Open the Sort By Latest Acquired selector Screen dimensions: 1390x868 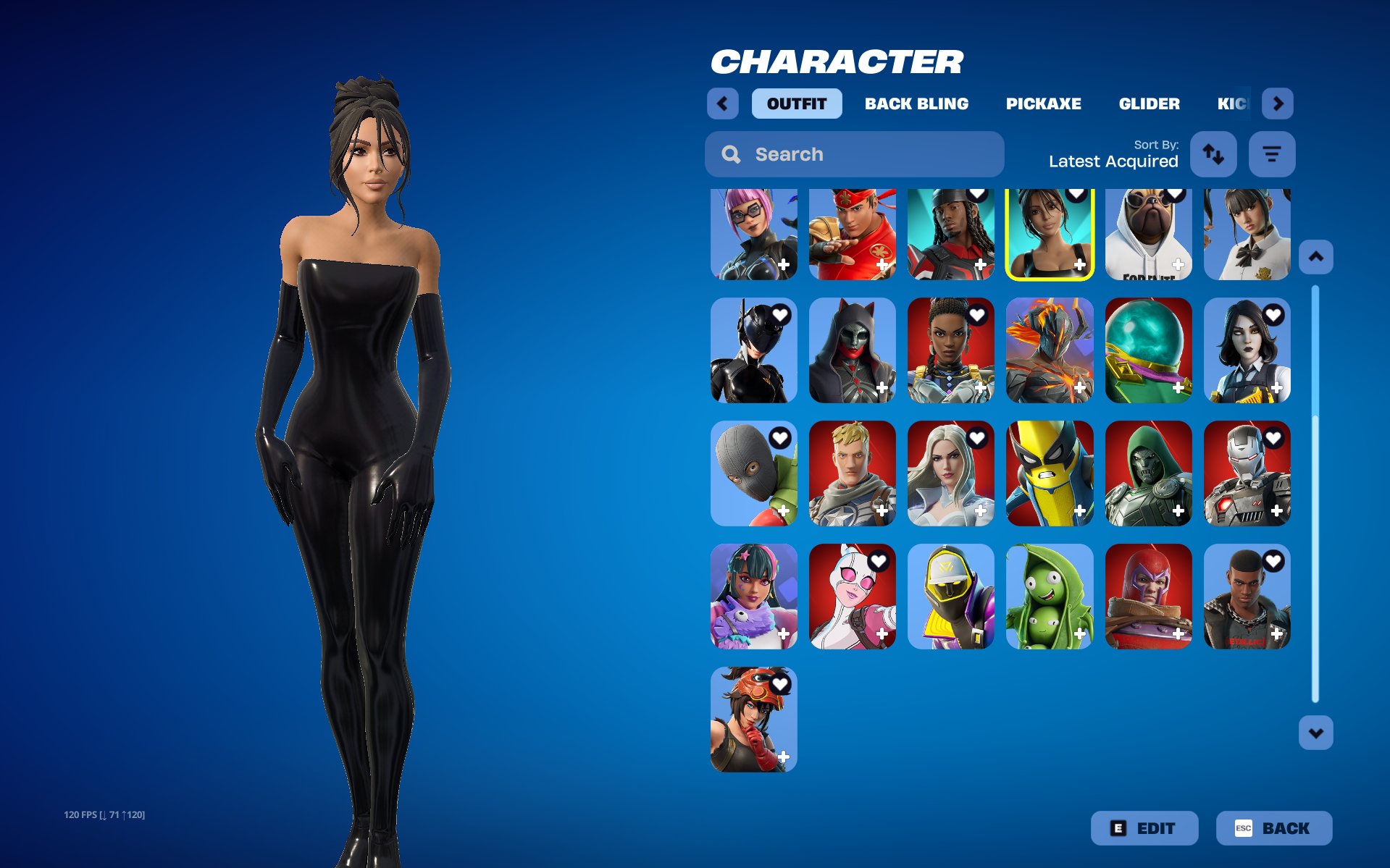1113,161
